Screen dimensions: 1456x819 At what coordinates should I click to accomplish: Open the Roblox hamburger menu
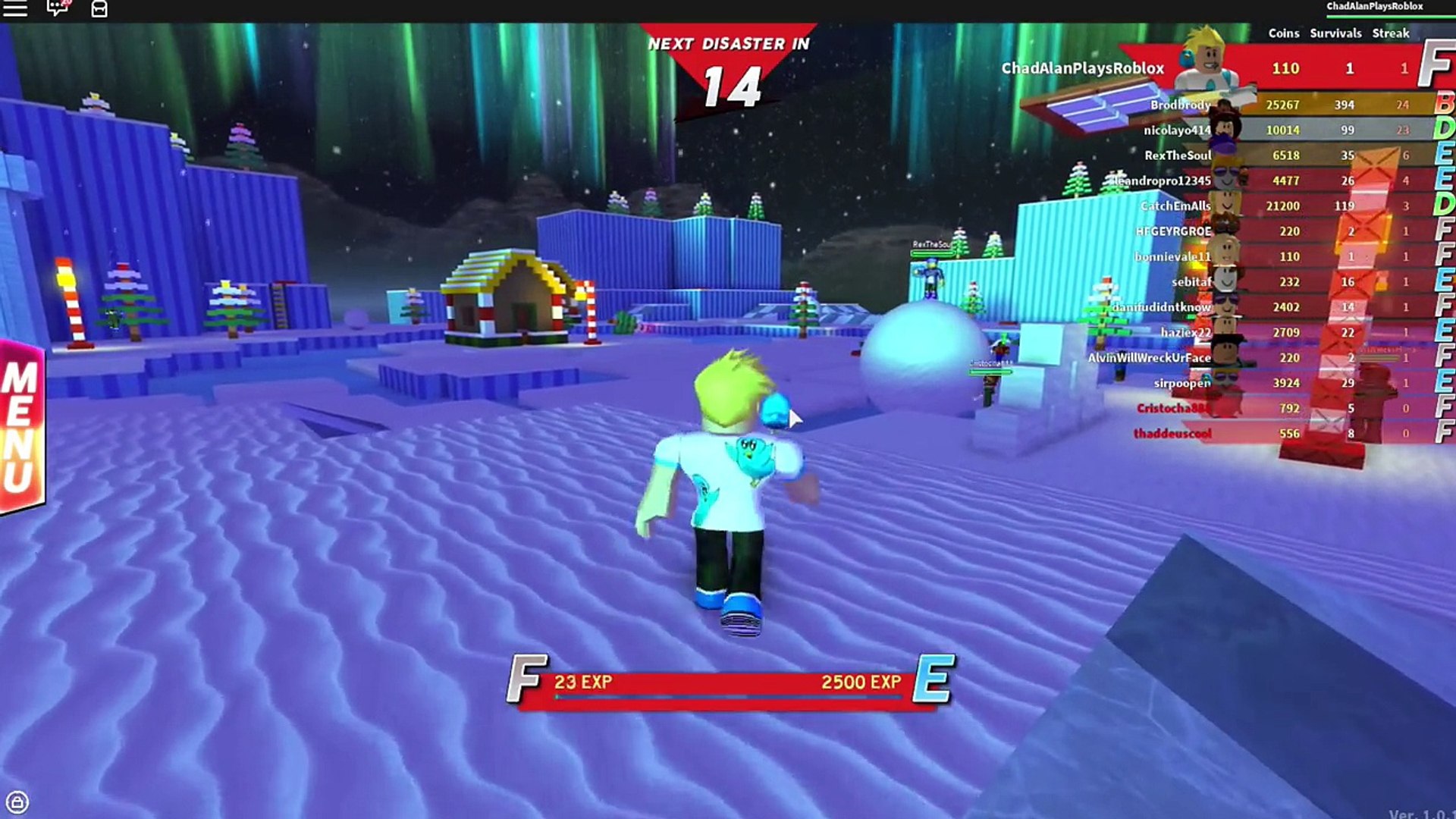[x=15, y=9]
